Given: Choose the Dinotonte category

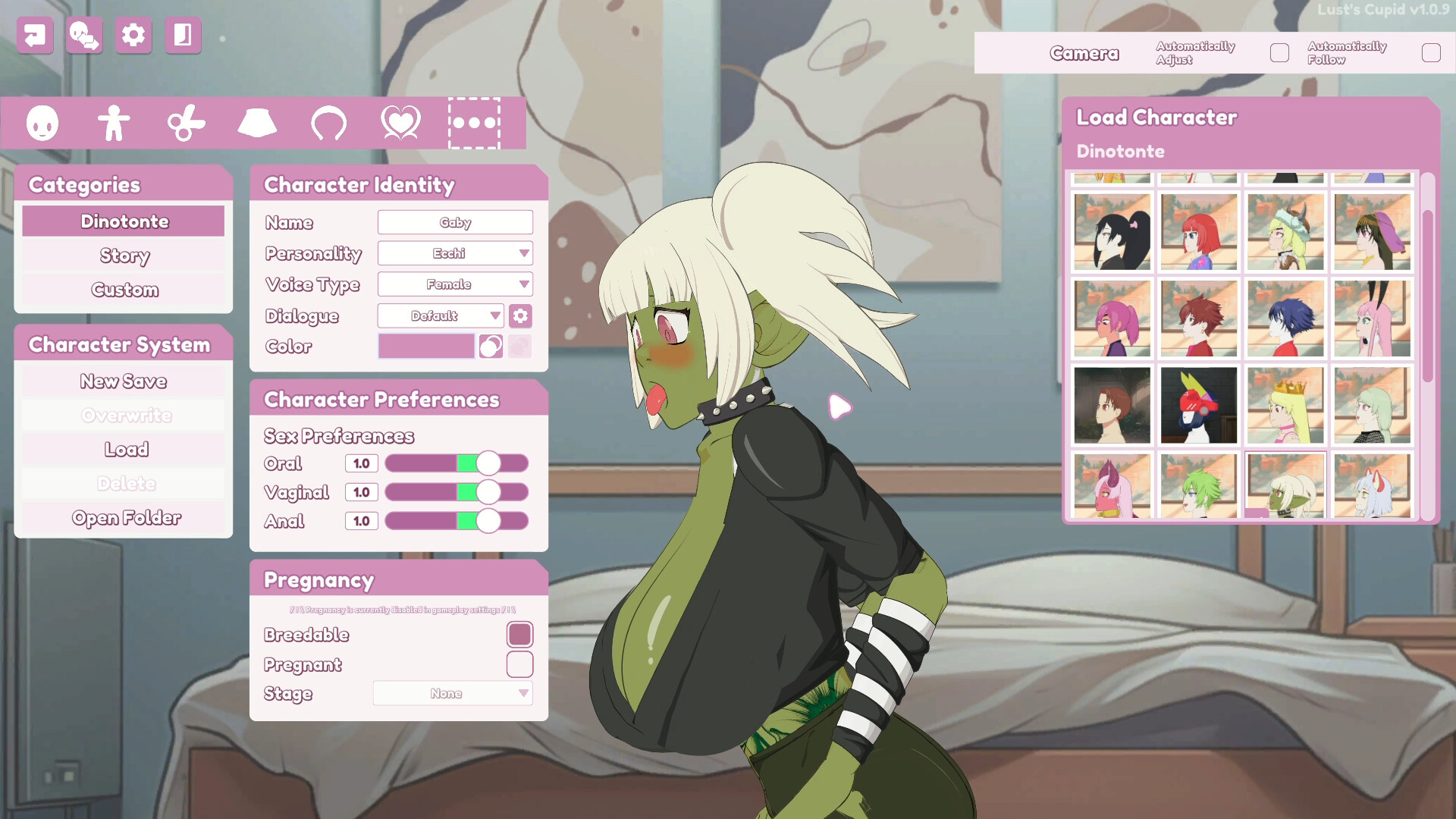Looking at the screenshot, I should tap(124, 221).
